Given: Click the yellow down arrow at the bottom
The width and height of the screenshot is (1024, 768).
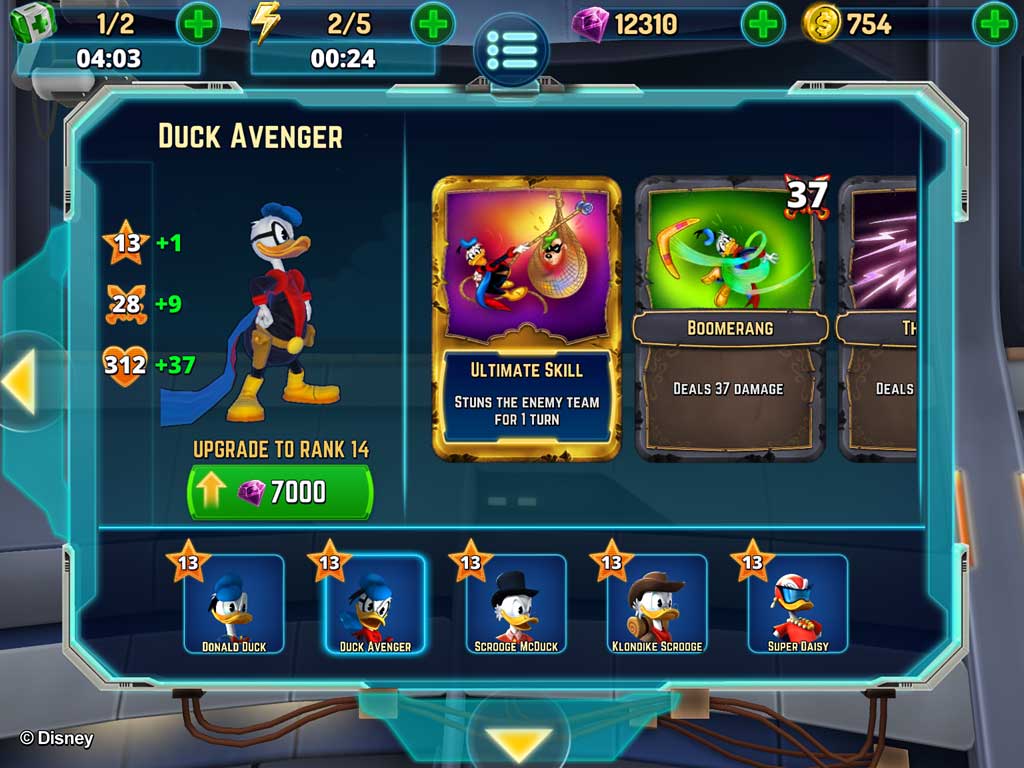Looking at the screenshot, I should (520, 742).
